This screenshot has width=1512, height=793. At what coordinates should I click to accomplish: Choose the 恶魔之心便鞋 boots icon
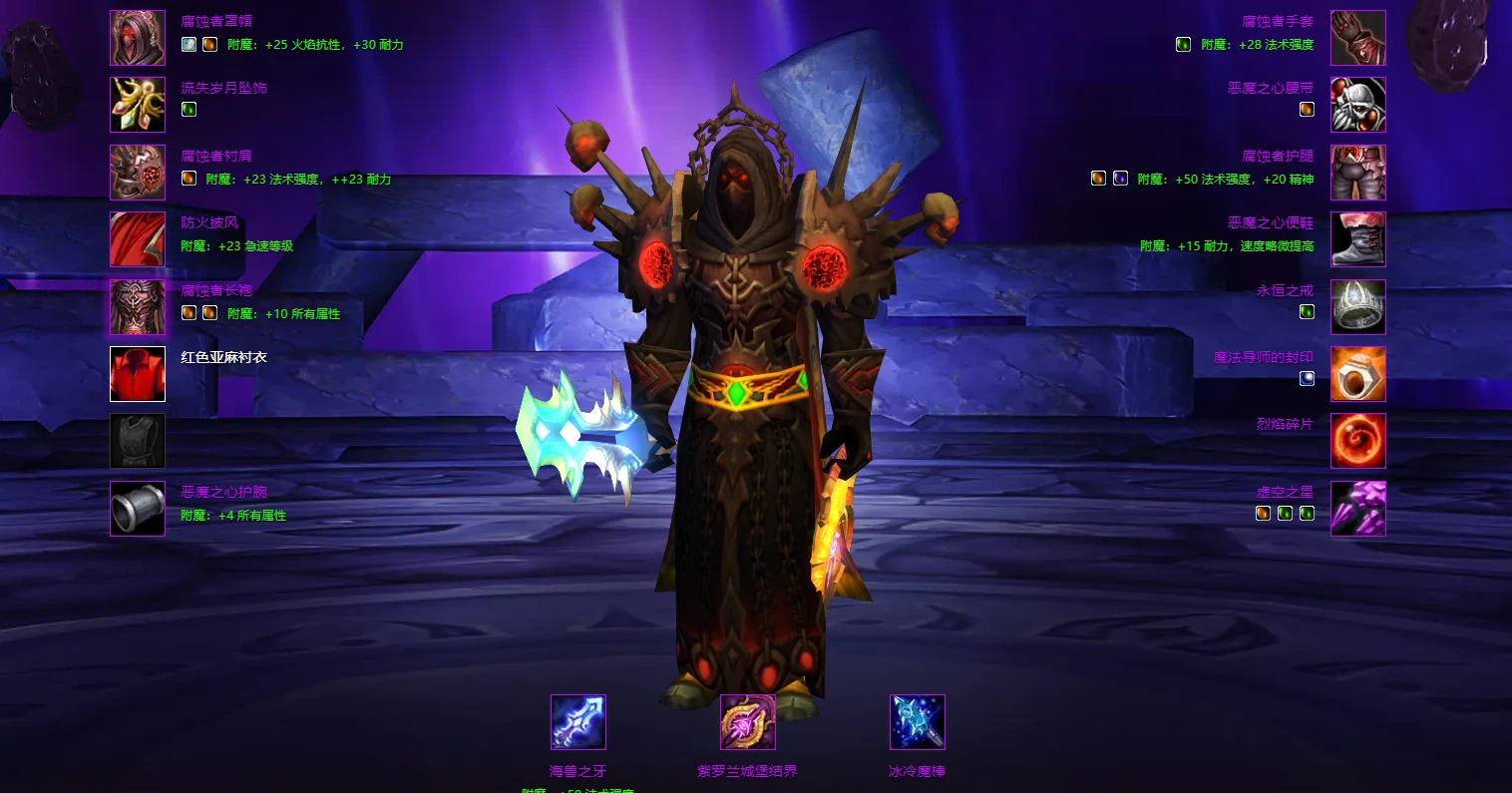(x=1357, y=239)
